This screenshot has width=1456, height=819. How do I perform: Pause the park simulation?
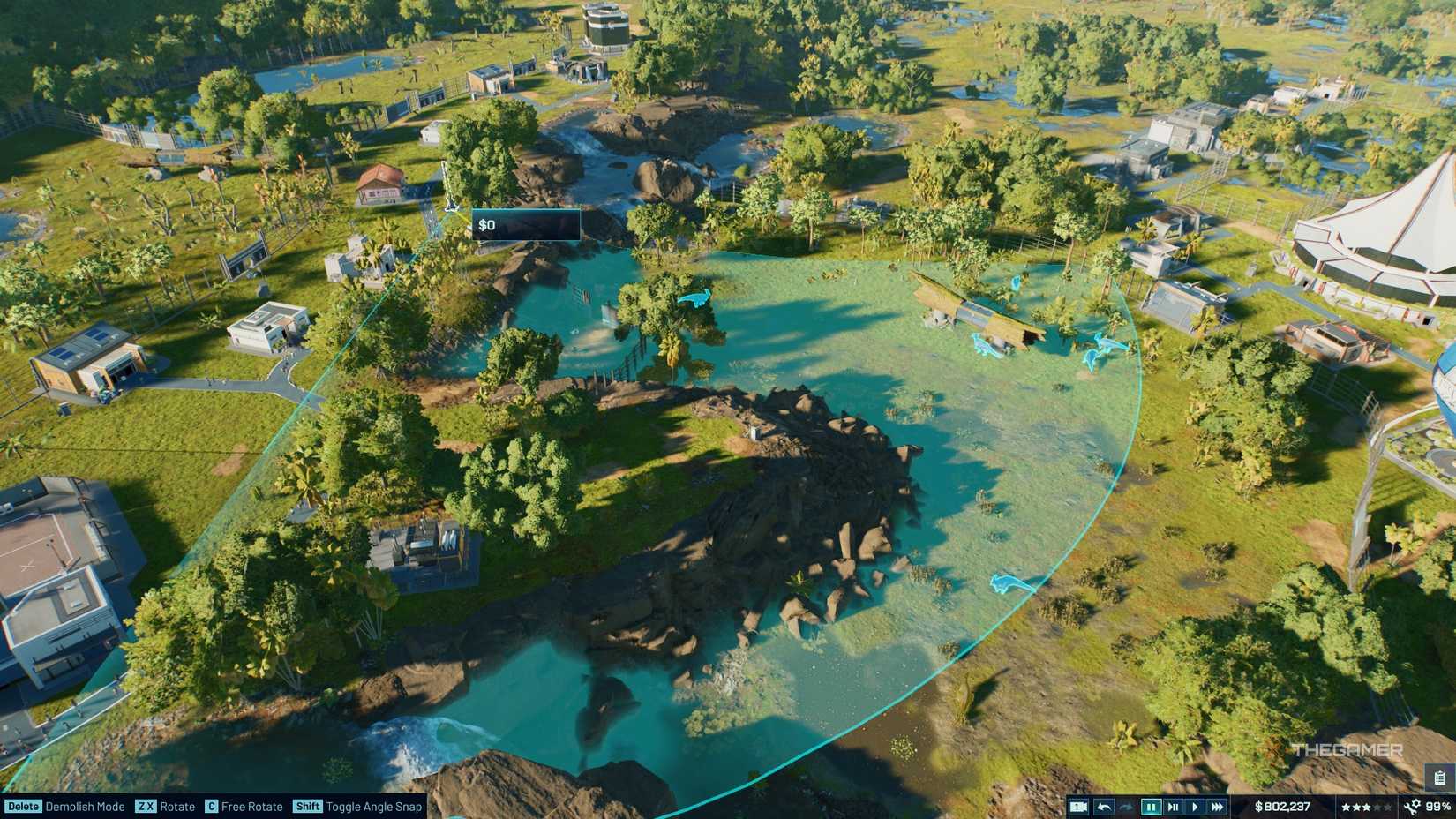pos(1152,806)
